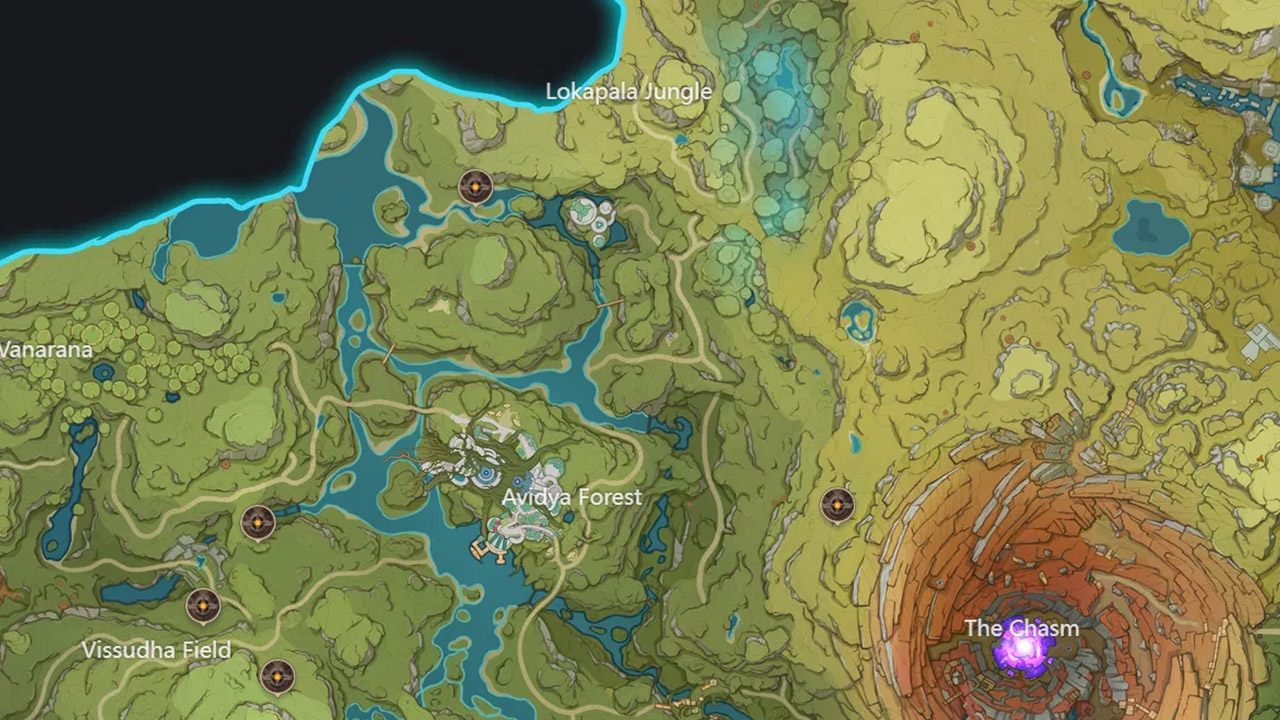Open The Chasm area label
The width and height of the screenshot is (1280, 720).
click(1021, 629)
